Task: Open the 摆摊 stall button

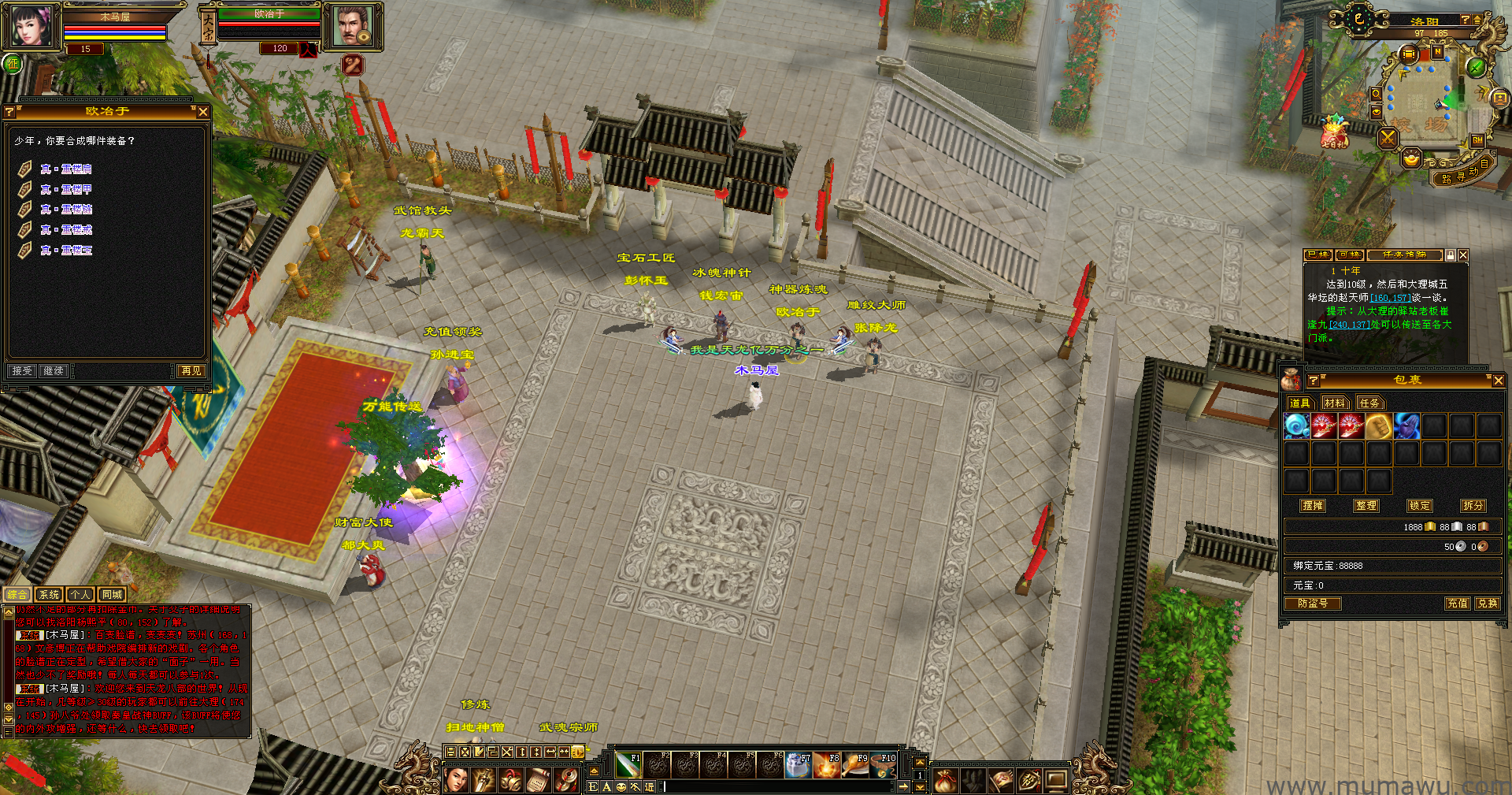Action: point(1313,506)
